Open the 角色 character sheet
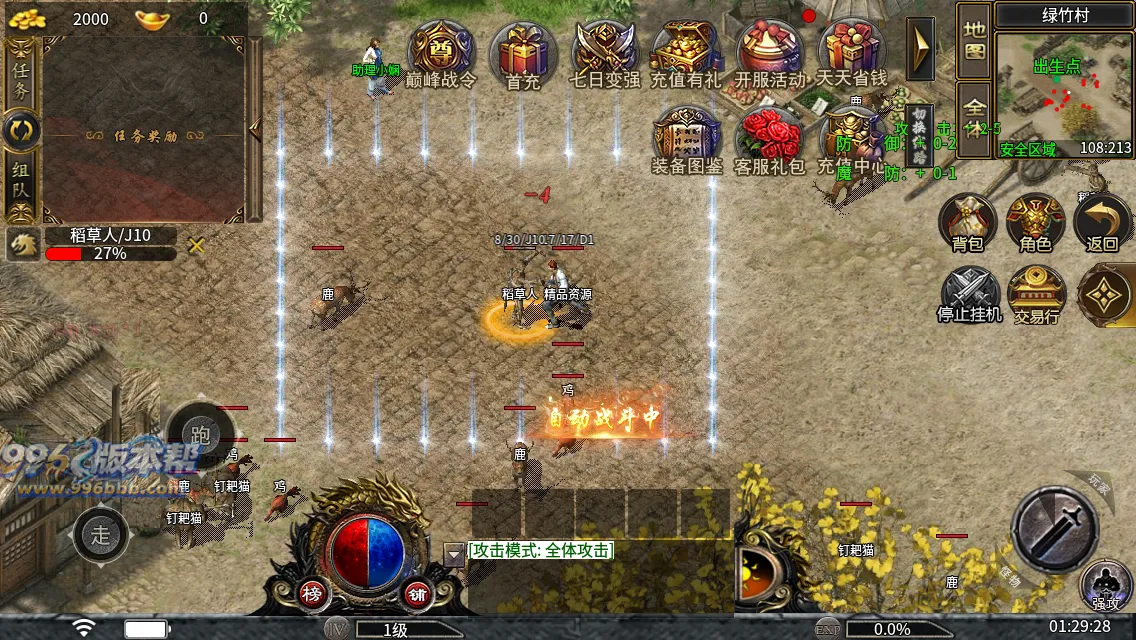Screen dimensions: 1136x640 point(1035,223)
